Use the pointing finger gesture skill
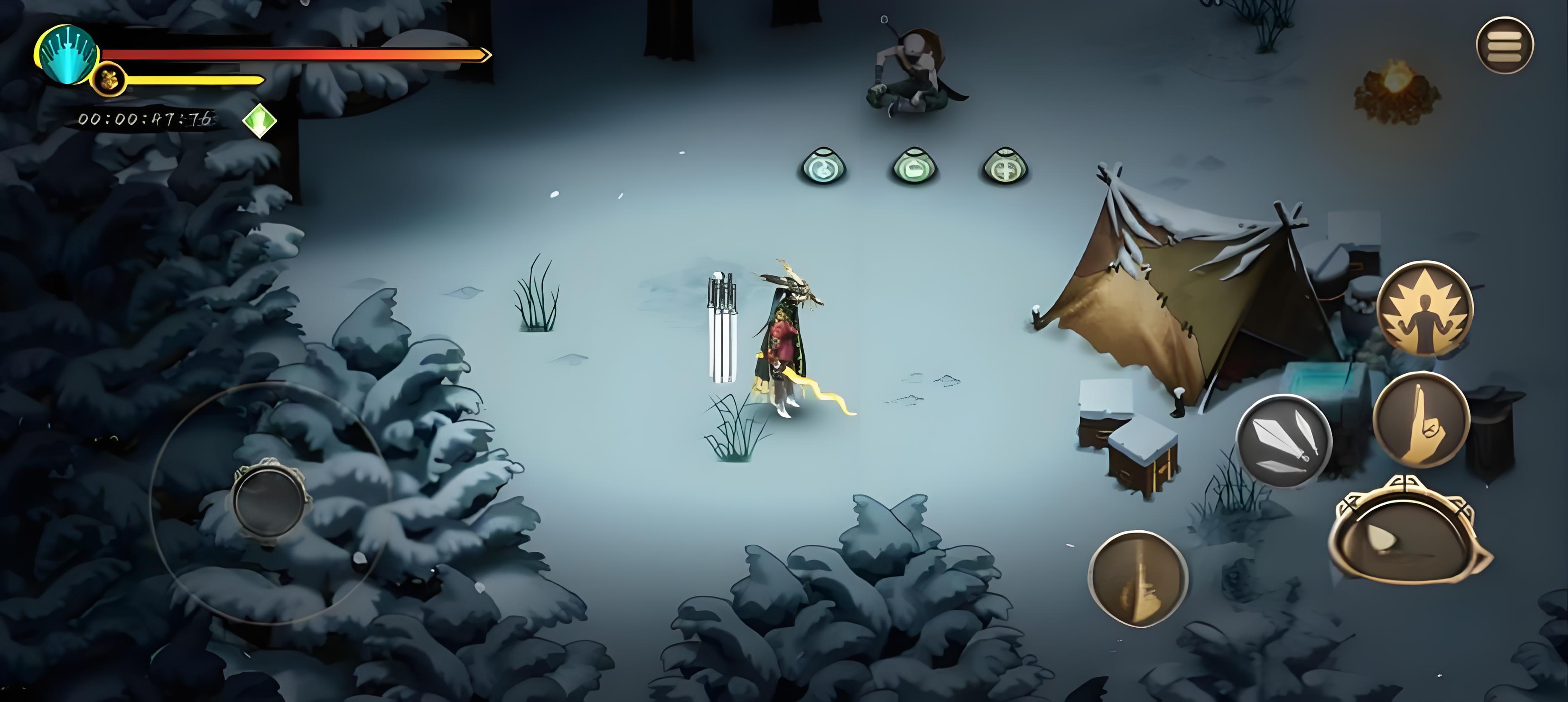1568x702 pixels. [1421, 420]
